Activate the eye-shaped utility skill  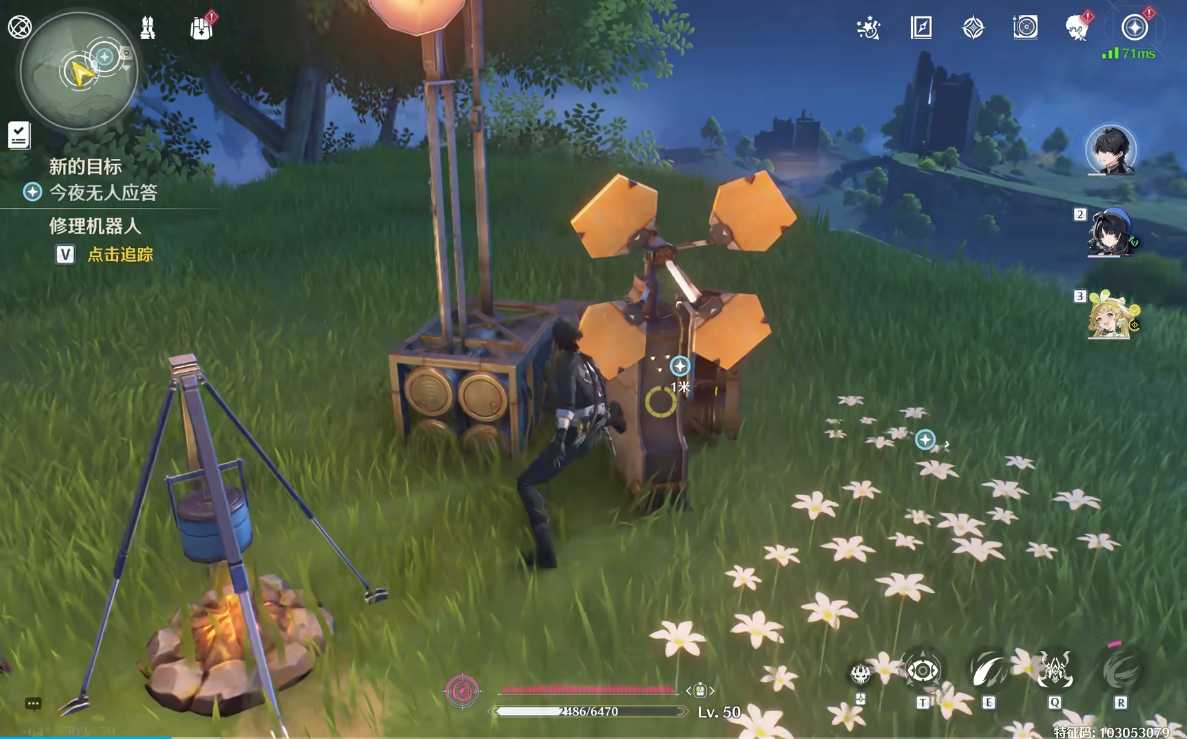pyautogui.click(x=922, y=670)
